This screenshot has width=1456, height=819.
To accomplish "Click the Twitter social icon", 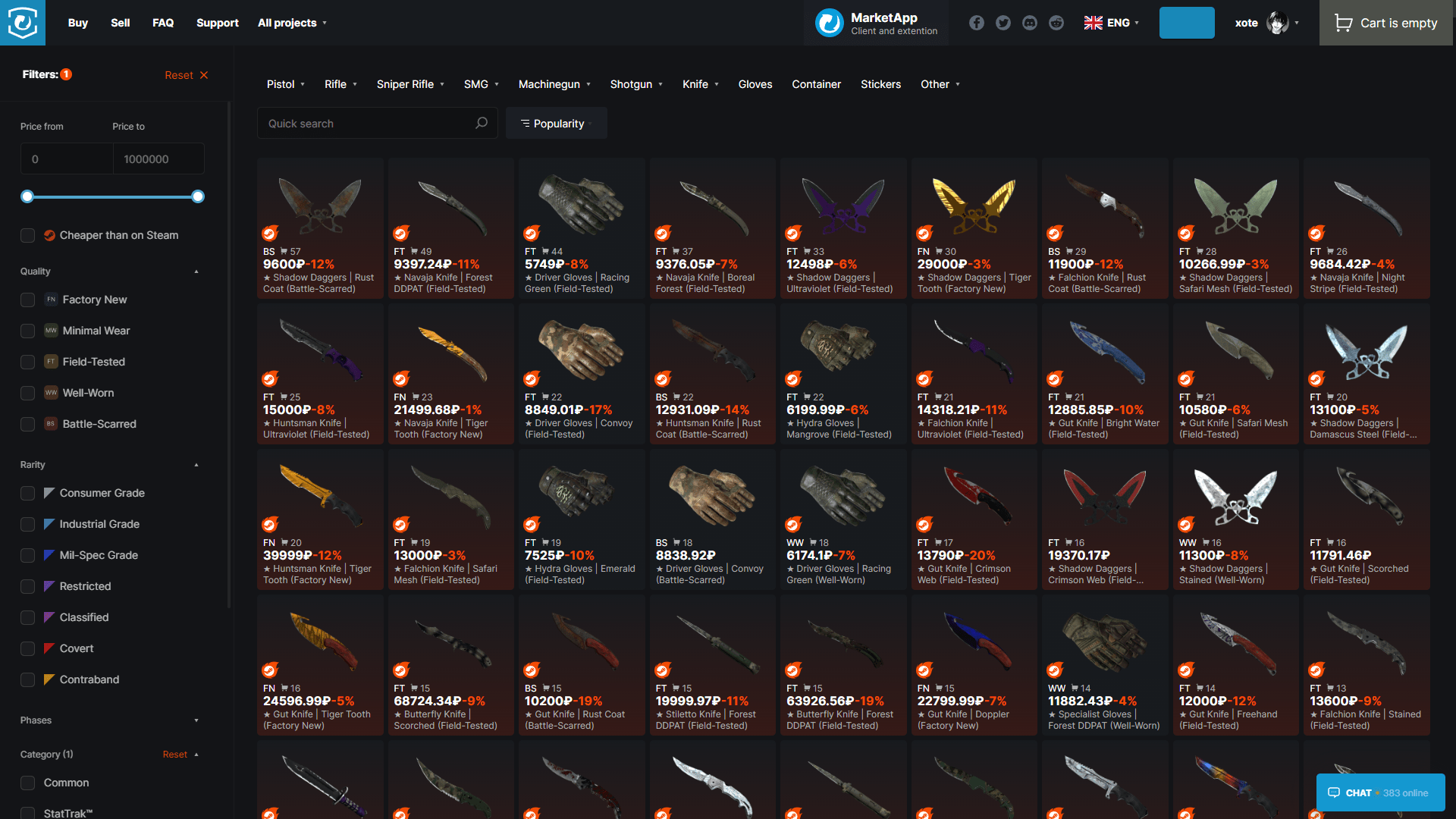I will coord(1003,23).
